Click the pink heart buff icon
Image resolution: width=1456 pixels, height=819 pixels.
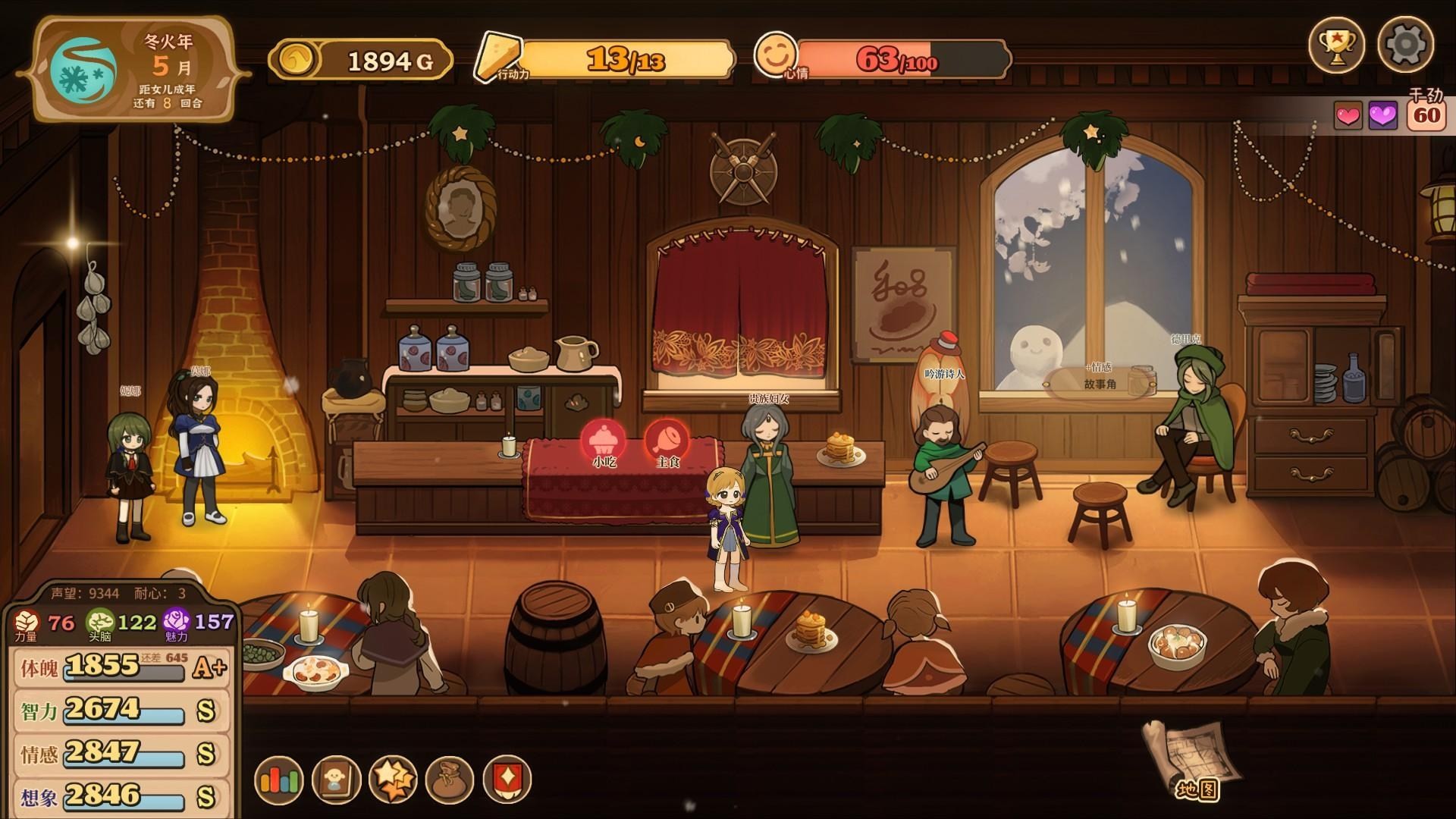[x=1348, y=116]
